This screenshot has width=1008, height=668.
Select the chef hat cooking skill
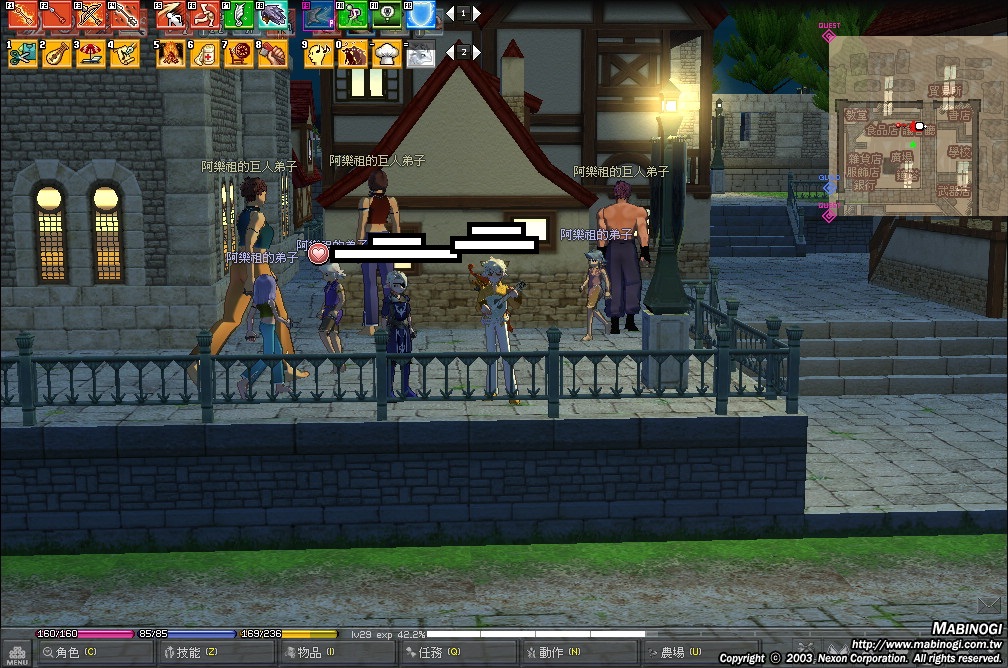coord(387,53)
